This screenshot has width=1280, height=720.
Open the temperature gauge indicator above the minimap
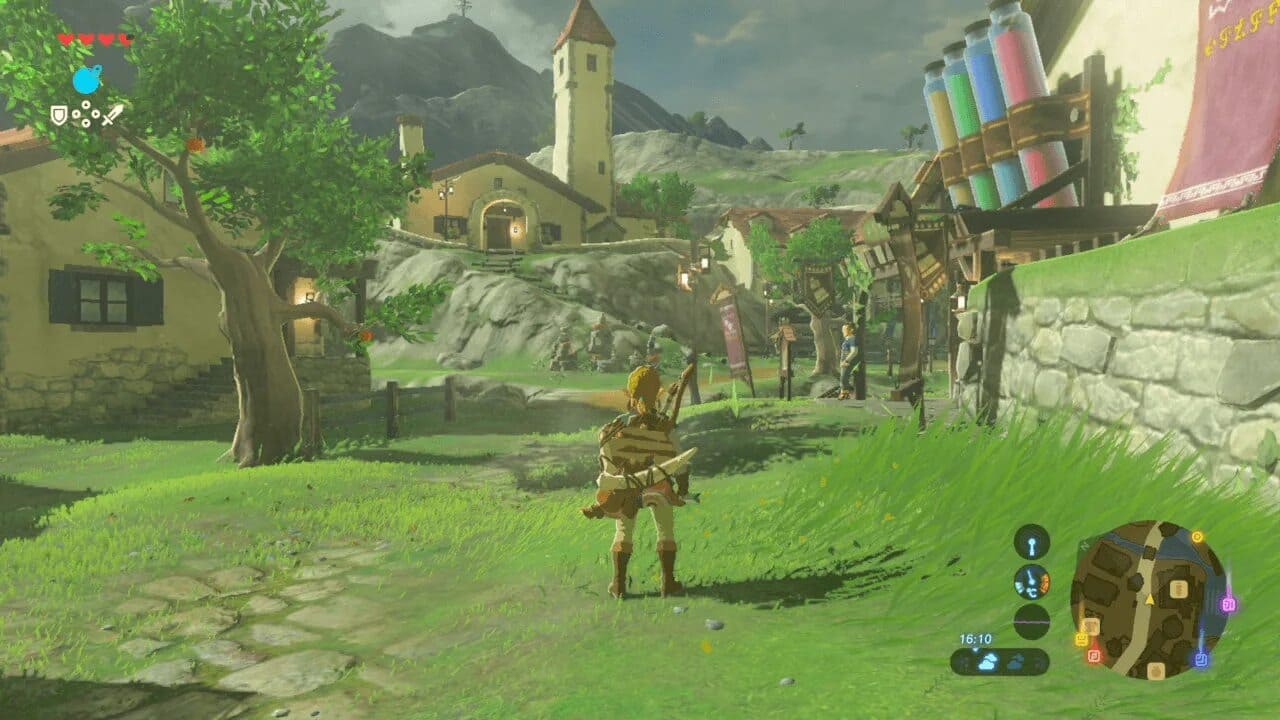click(x=1031, y=583)
